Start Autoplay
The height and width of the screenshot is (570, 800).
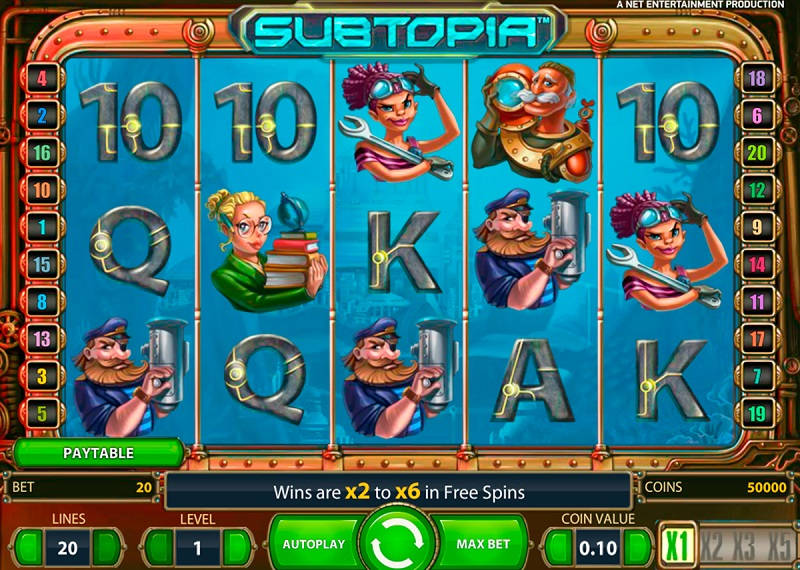click(x=314, y=545)
